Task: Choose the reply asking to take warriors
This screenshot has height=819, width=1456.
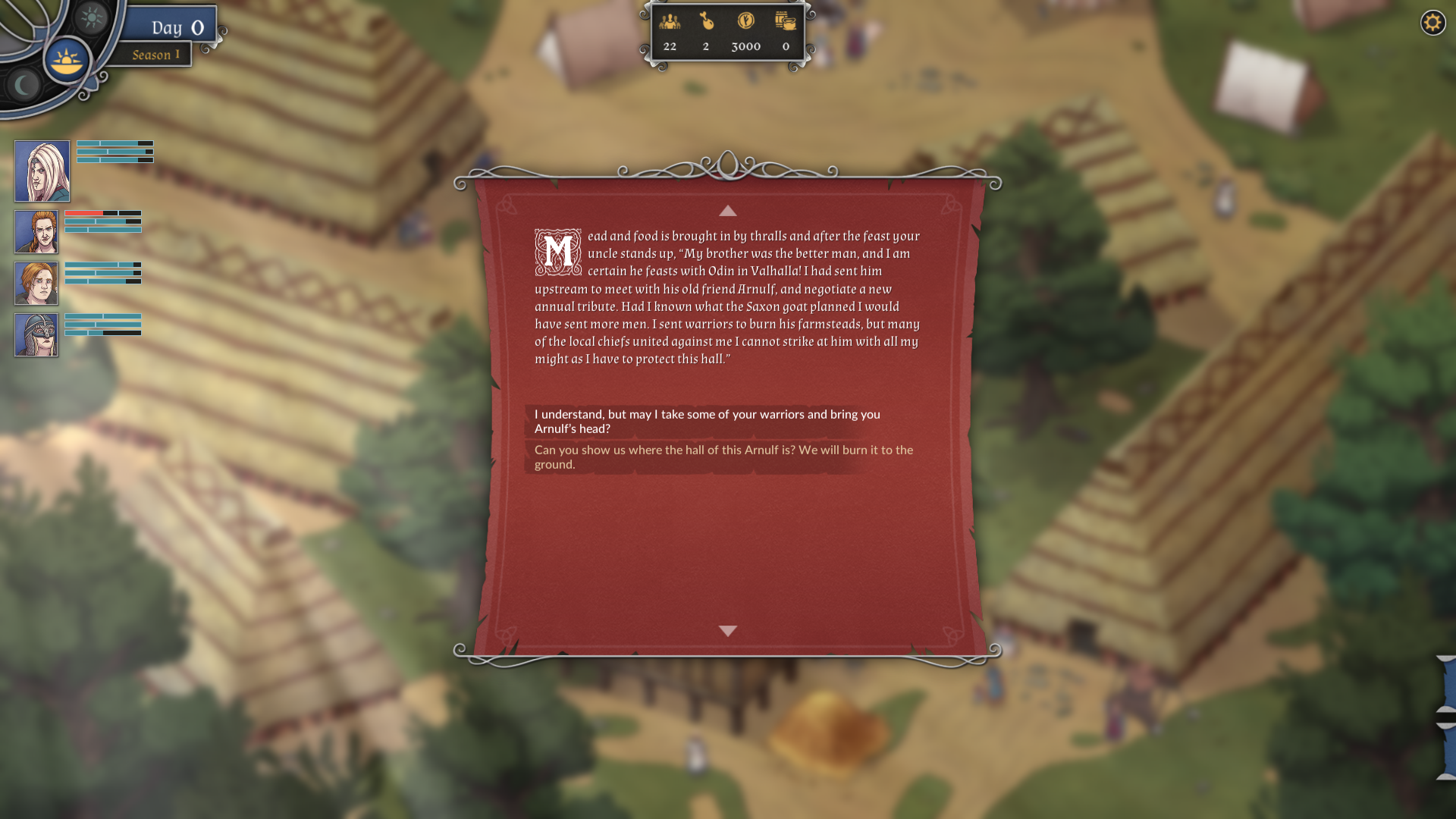Action: pos(707,422)
